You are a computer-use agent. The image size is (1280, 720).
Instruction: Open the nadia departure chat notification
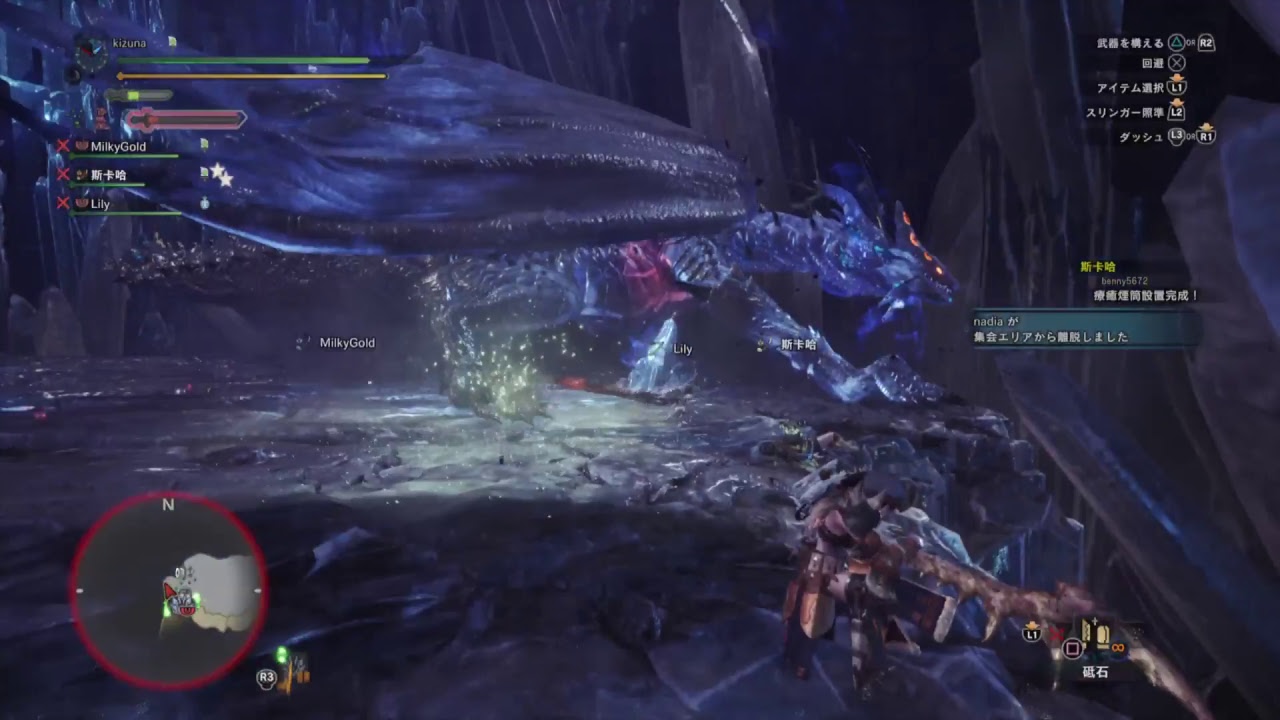coord(1086,329)
